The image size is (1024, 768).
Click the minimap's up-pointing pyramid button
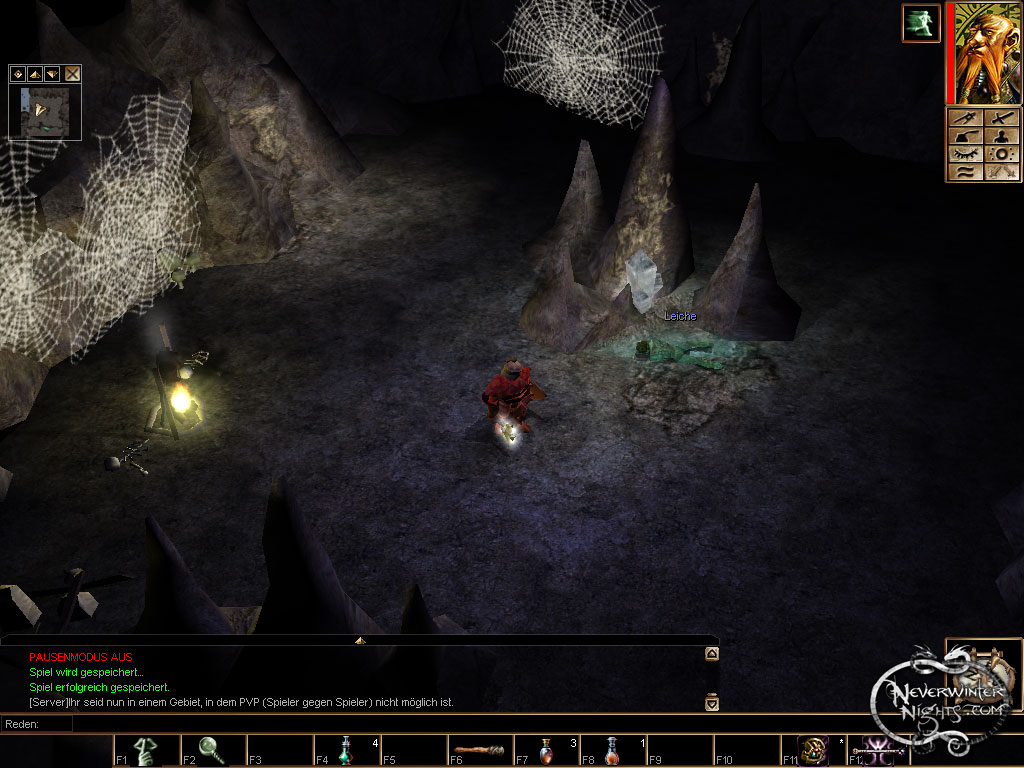click(x=34, y=73)
